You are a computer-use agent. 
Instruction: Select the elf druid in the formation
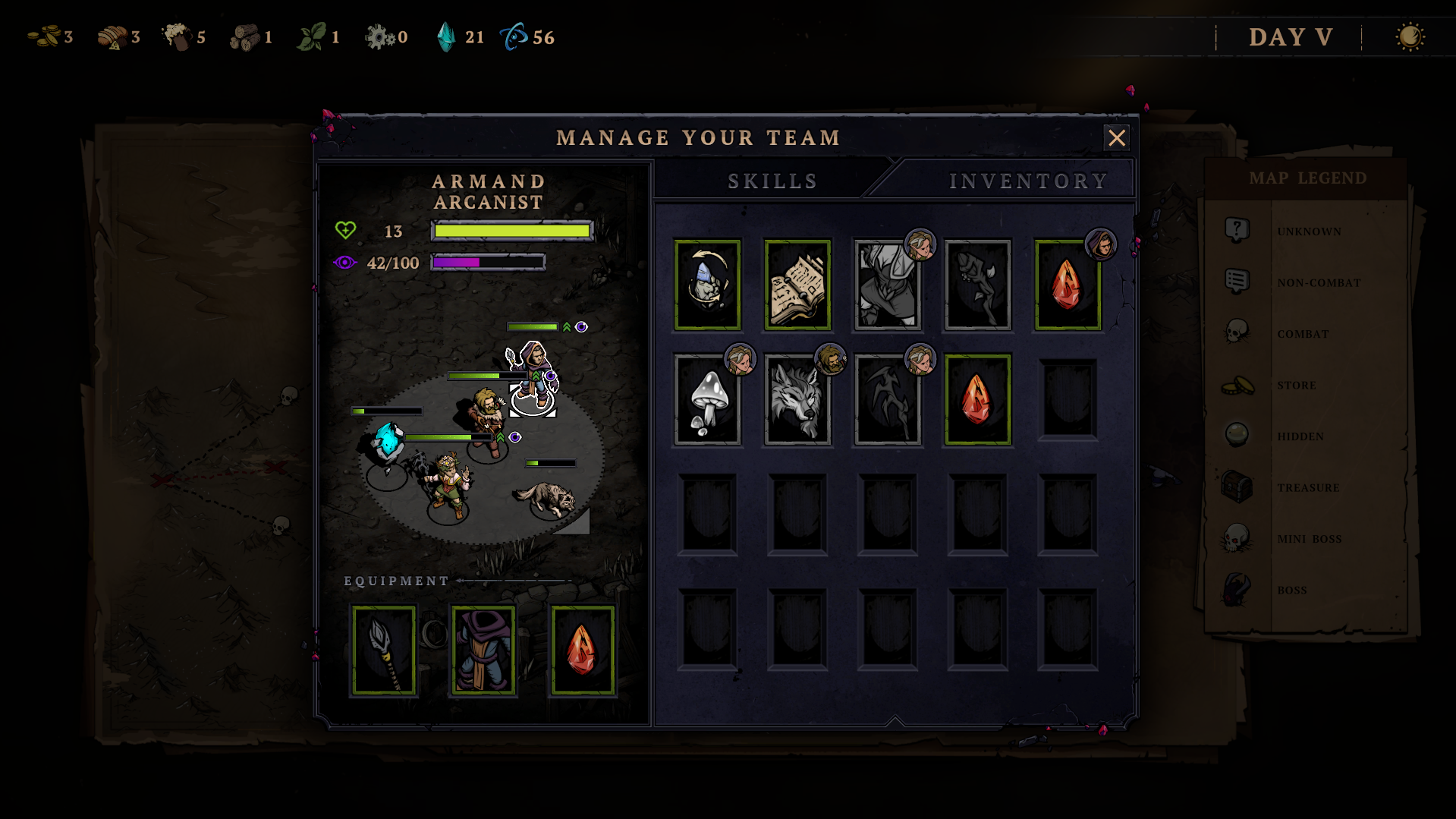(448, 484)
